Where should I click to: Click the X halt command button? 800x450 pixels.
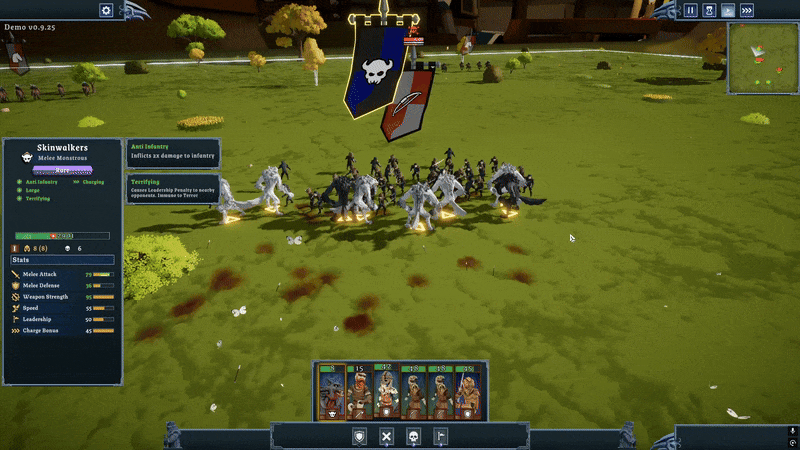pos(386,437)
